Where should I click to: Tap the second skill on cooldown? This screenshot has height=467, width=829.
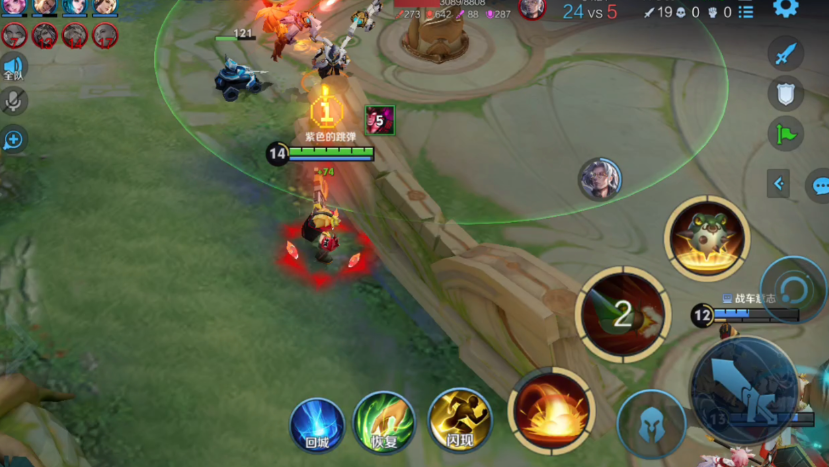[x=623, y=315]
